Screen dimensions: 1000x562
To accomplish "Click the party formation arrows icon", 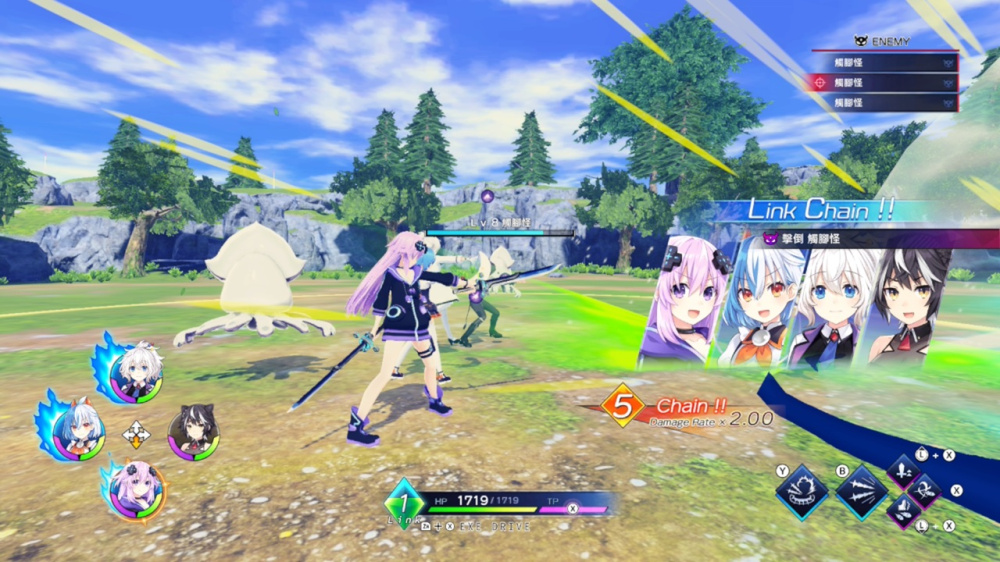I will [135, 434].
